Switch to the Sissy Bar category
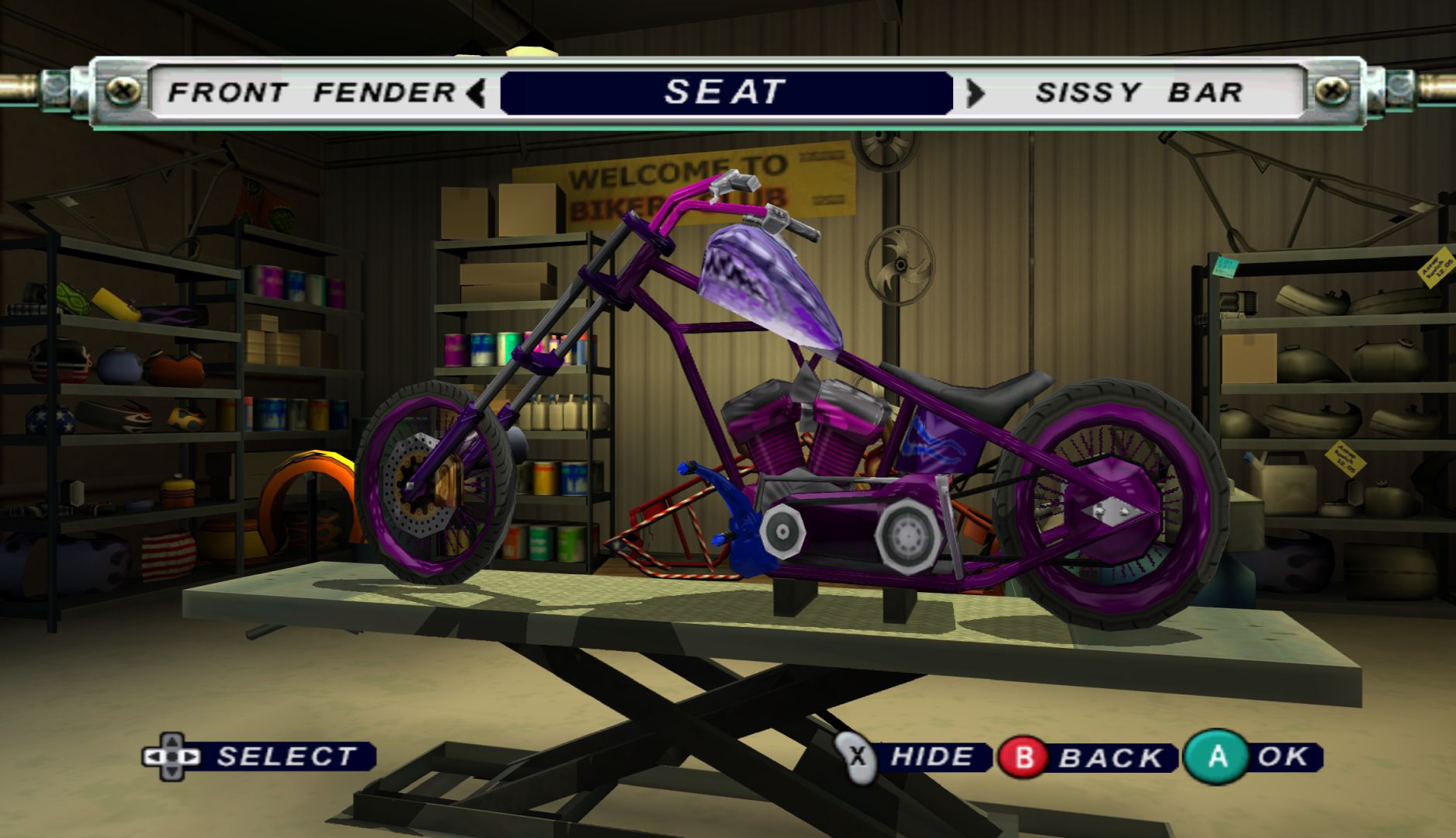Screen dimensions: 1456x838 tap(1139, 93)
